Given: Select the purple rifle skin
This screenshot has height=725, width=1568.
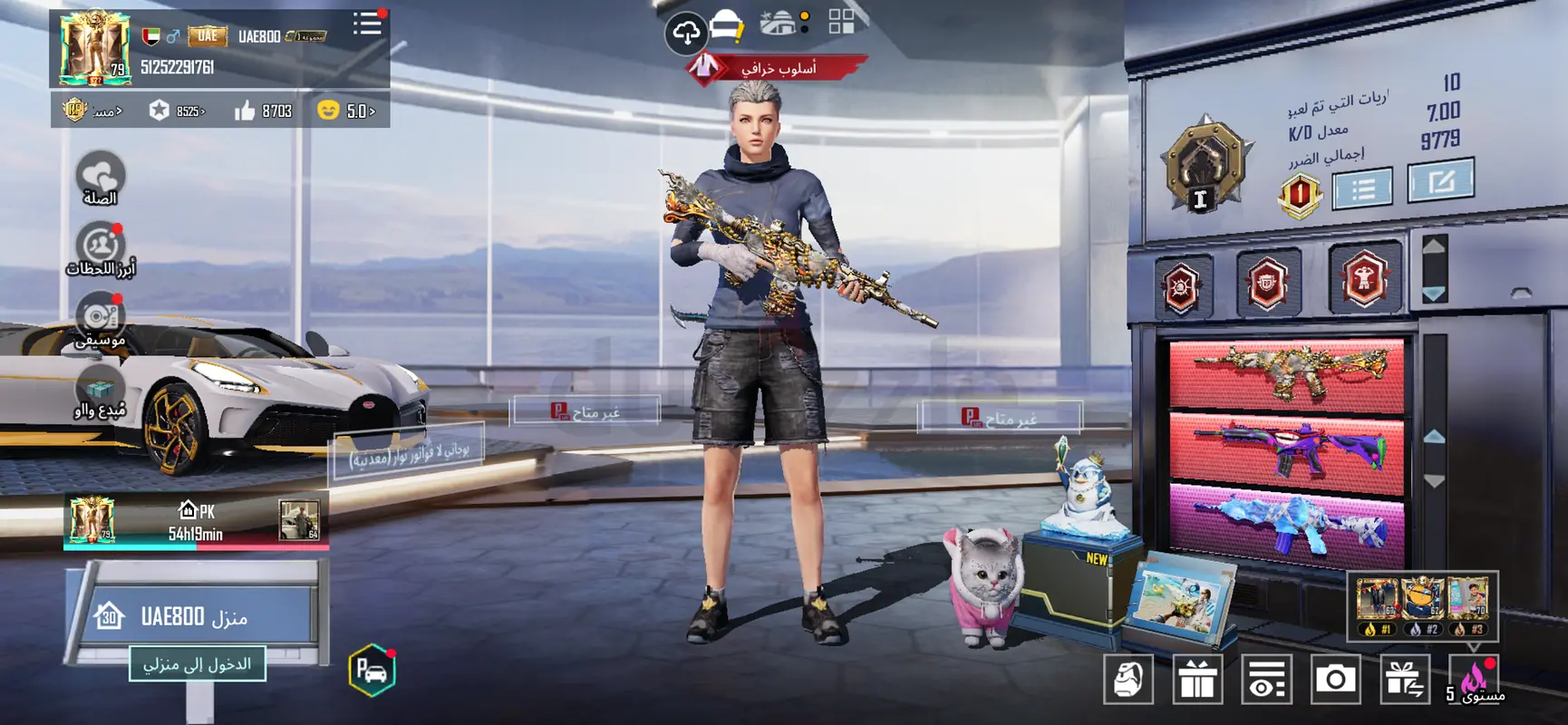Looking at the screenshot, I should (1286, 449).
